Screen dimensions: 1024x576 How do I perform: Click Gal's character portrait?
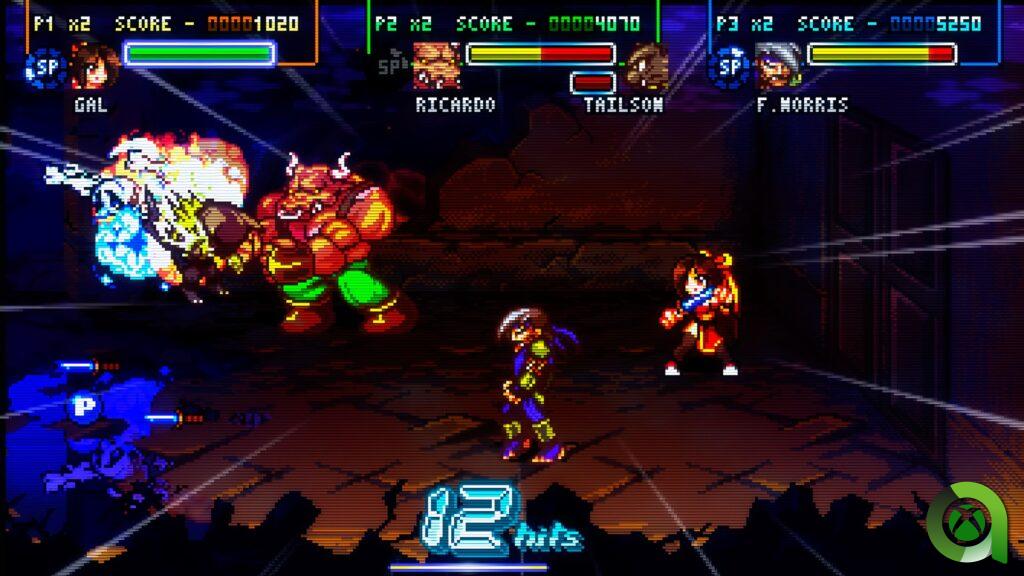pyautogui.click(x=95, y=66)
